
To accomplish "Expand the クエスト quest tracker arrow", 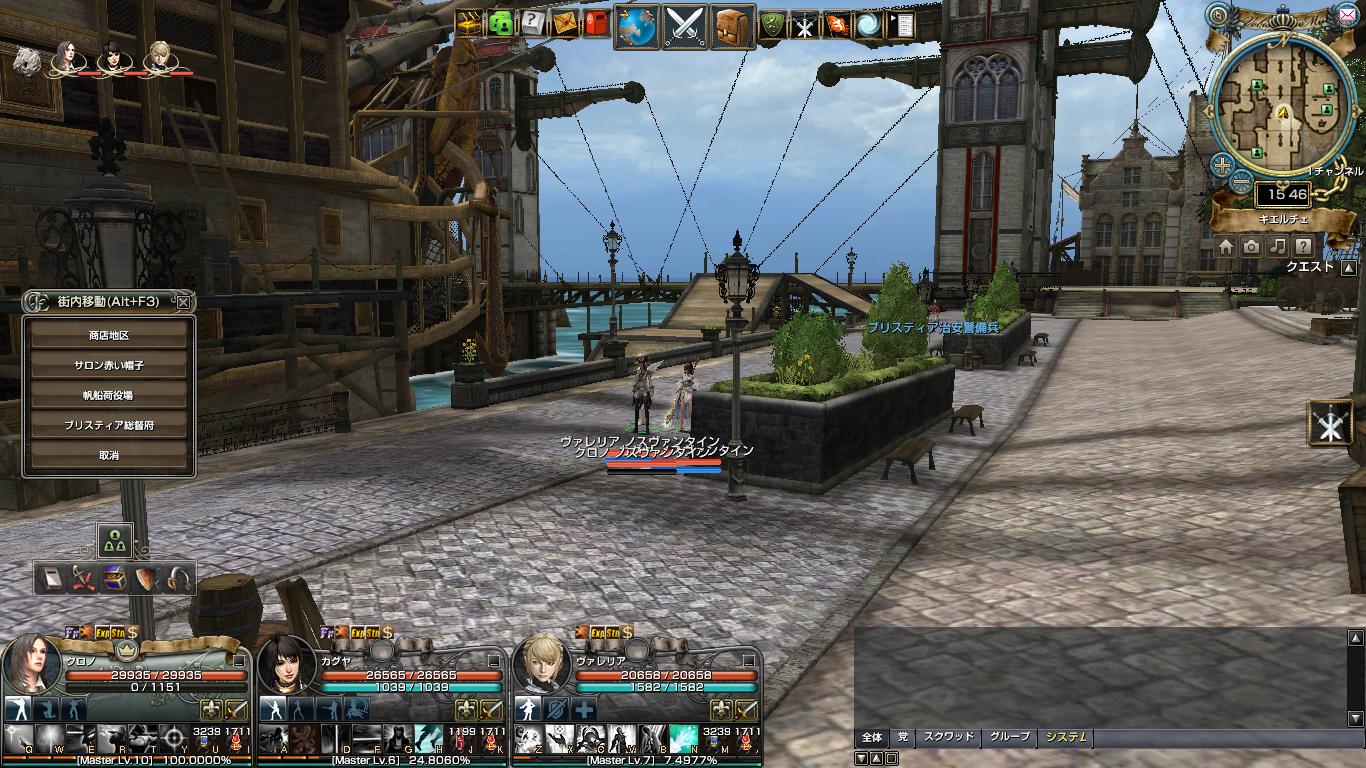I will (1349, 268).
